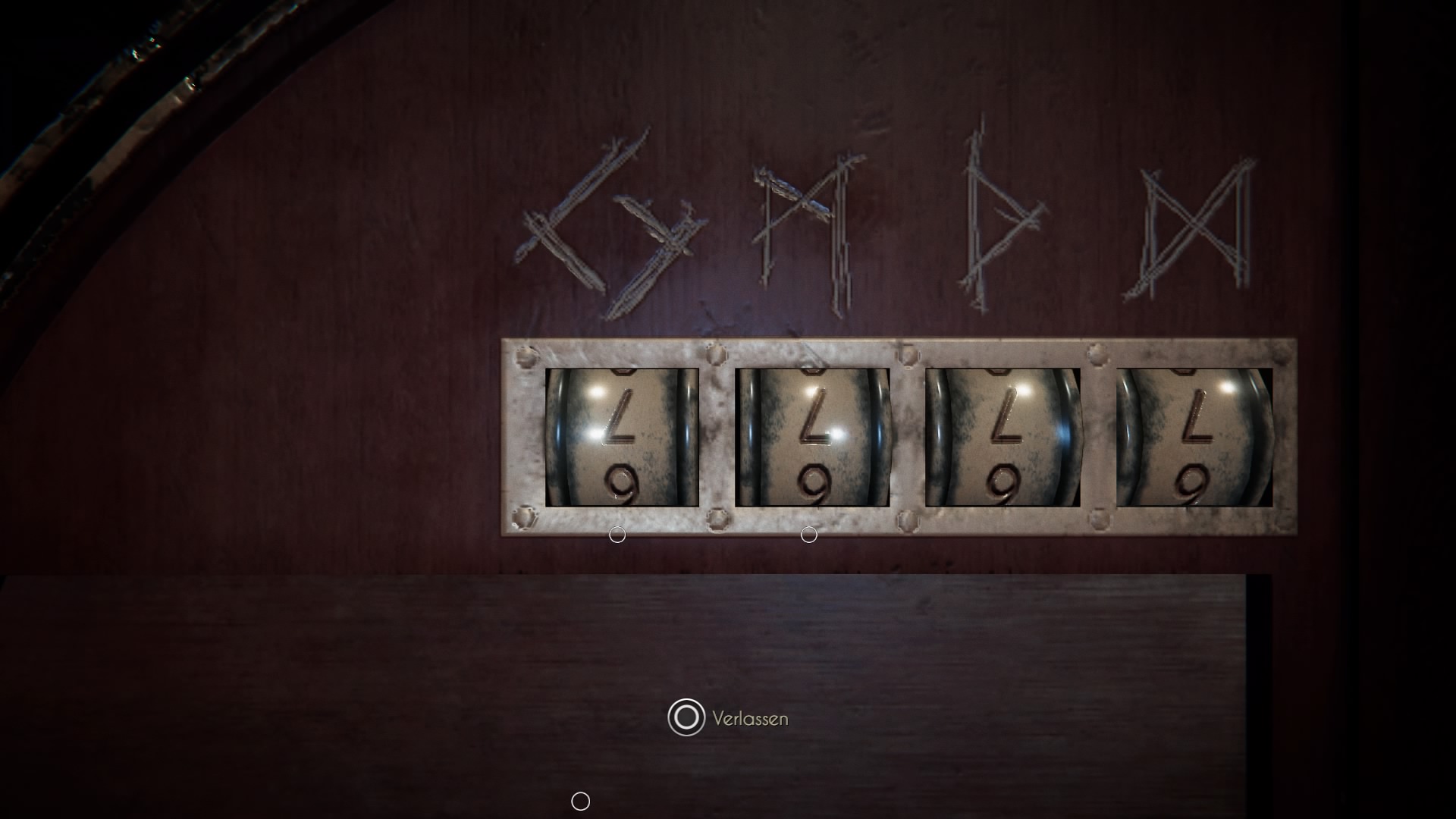Turn the number dial beneath the M-shaped rune
Viewport: 1456px width, 819px height.
(x=812, y=438)
